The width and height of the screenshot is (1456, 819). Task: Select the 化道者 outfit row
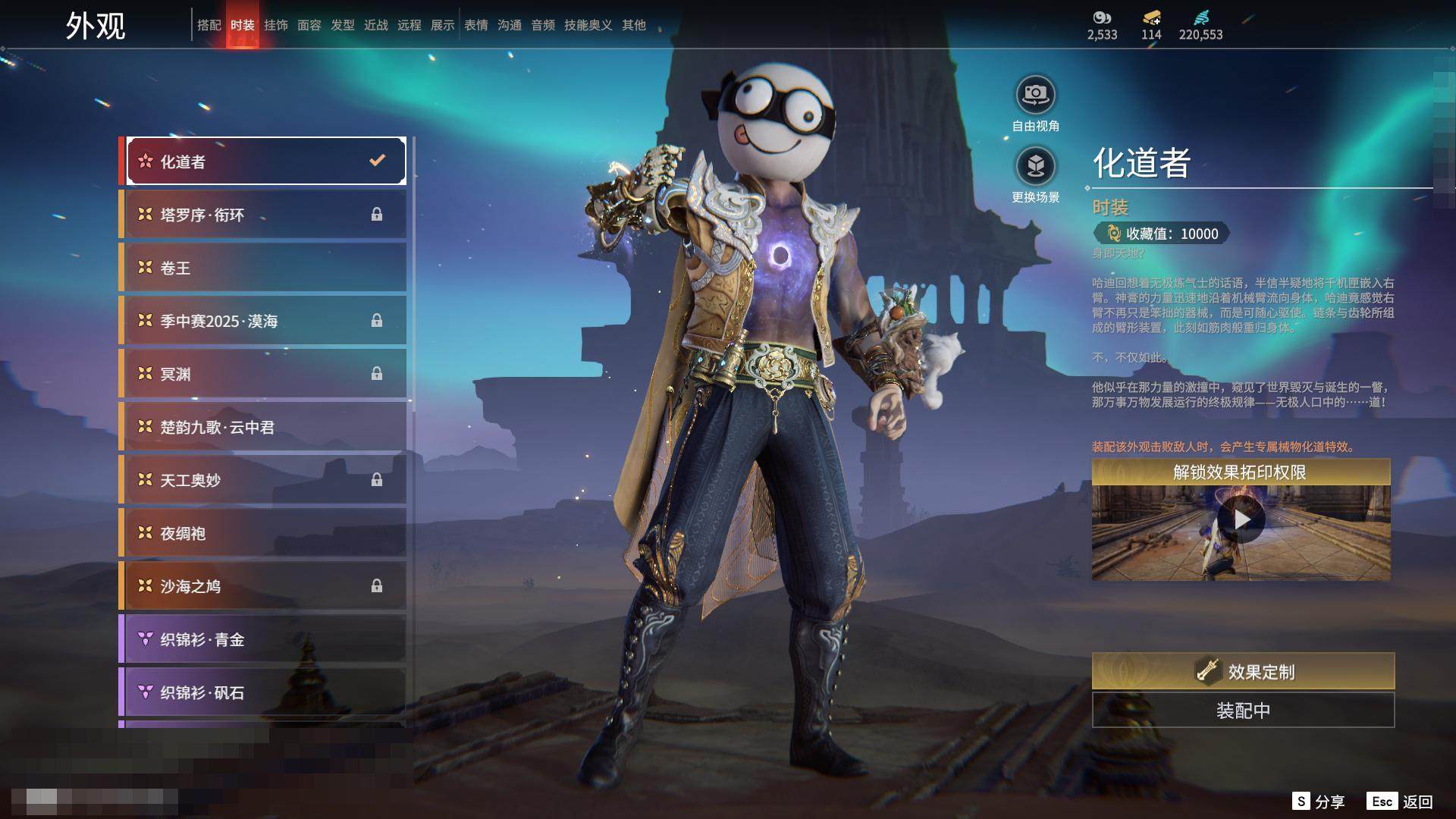265,161
